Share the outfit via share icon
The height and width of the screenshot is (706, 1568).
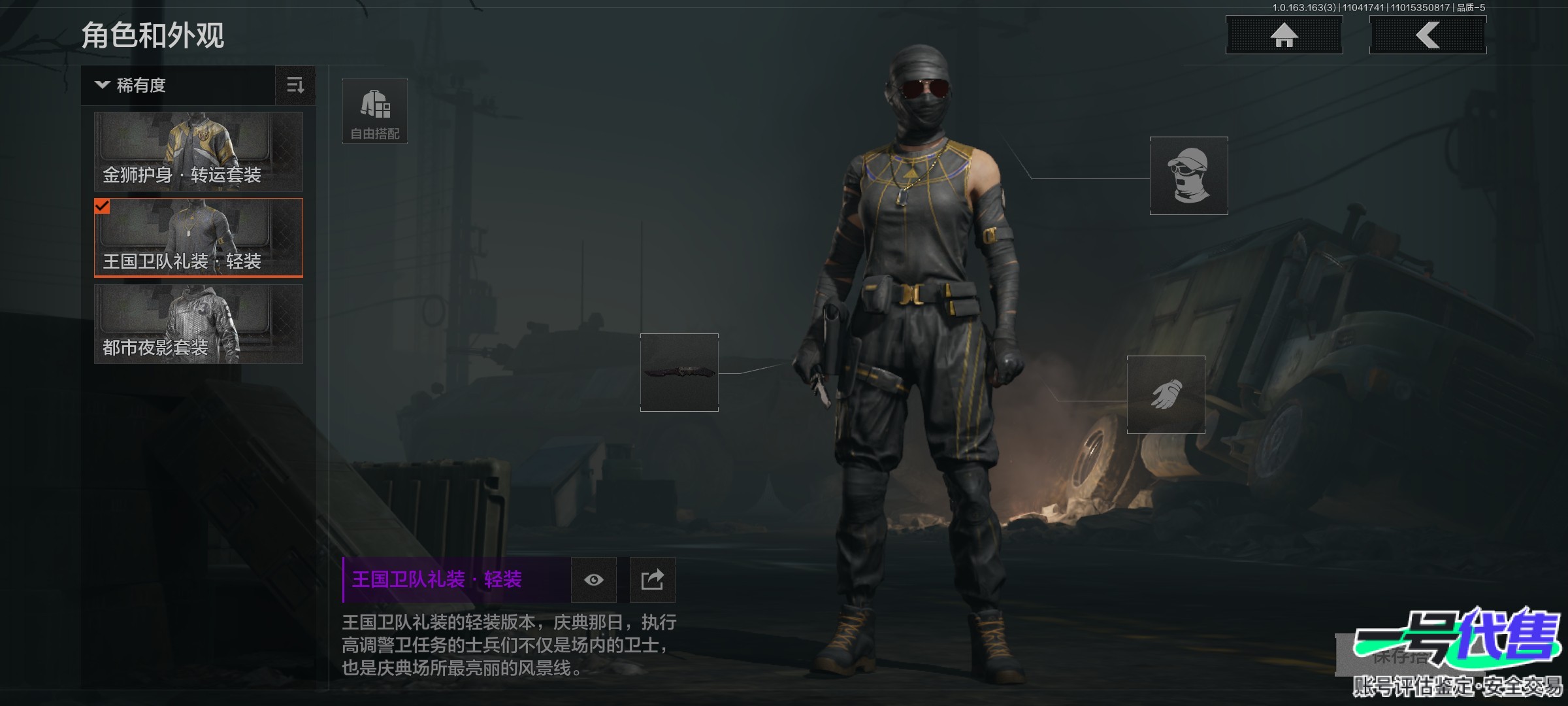pyautogui.click(x=652, y=580)
